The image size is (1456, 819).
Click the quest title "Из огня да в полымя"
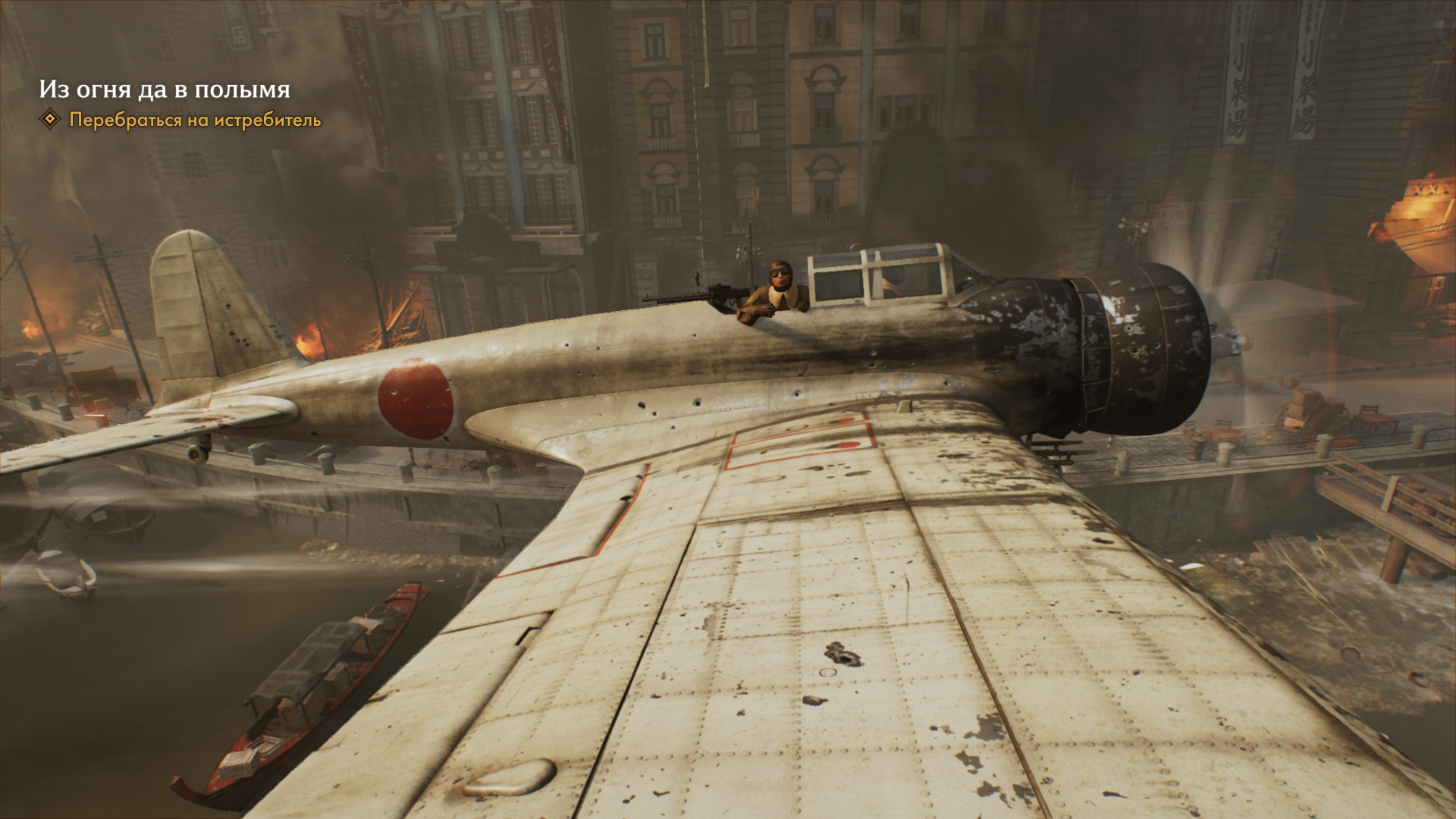click(165, 89)
